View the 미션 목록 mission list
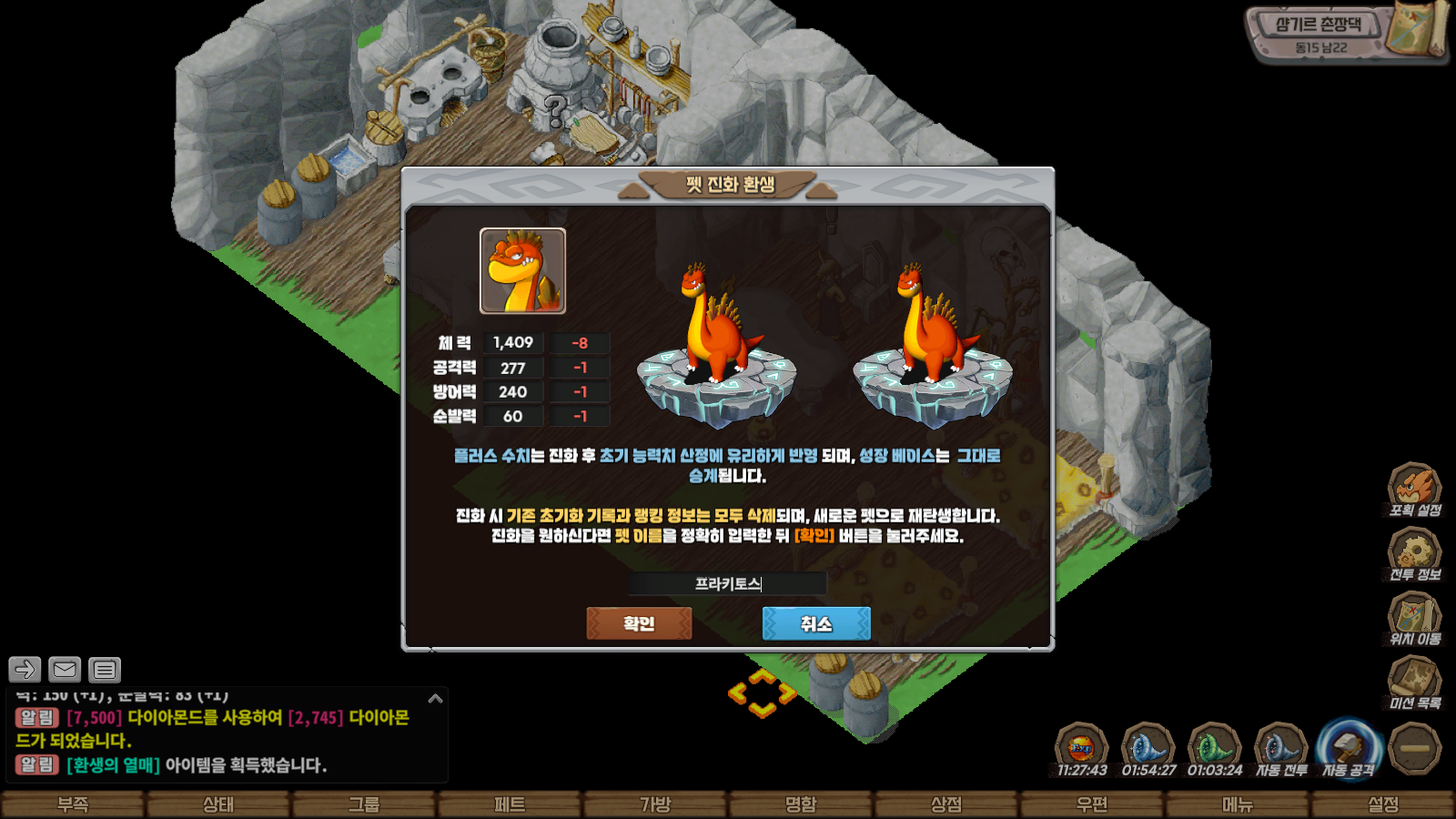Image resolution: width=1456 pixels, height=819 pixels. click(x=1414, y=682)
